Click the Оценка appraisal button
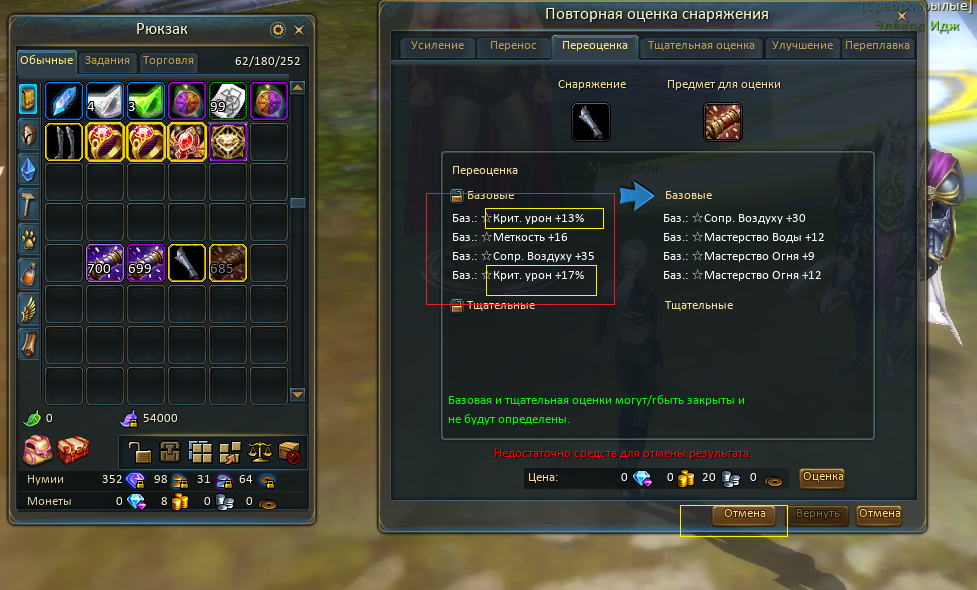The height and width of the screenshot is (590, 977). click(x=822, y=477)
